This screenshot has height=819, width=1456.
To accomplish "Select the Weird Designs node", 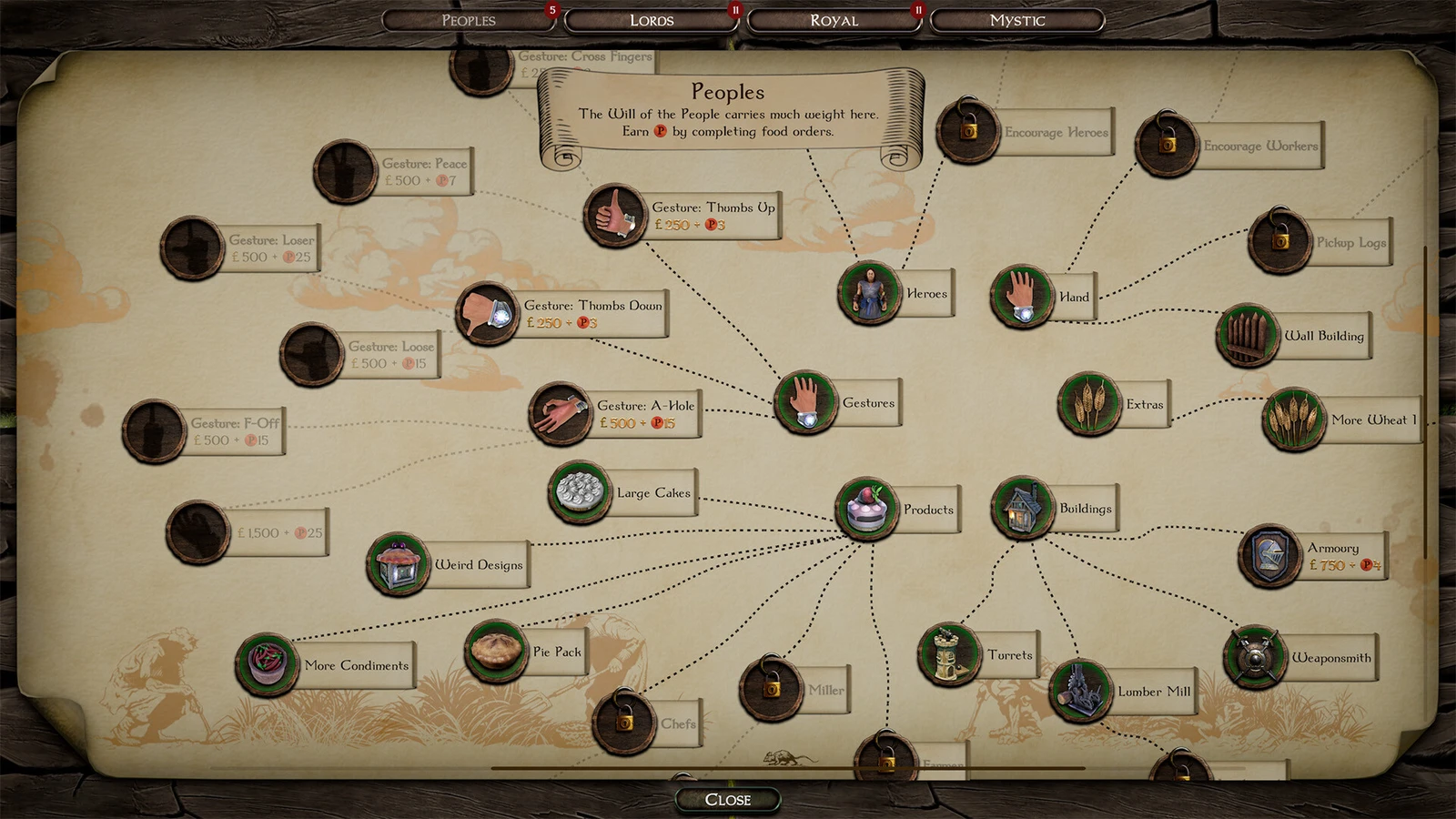I will (399, 564).
